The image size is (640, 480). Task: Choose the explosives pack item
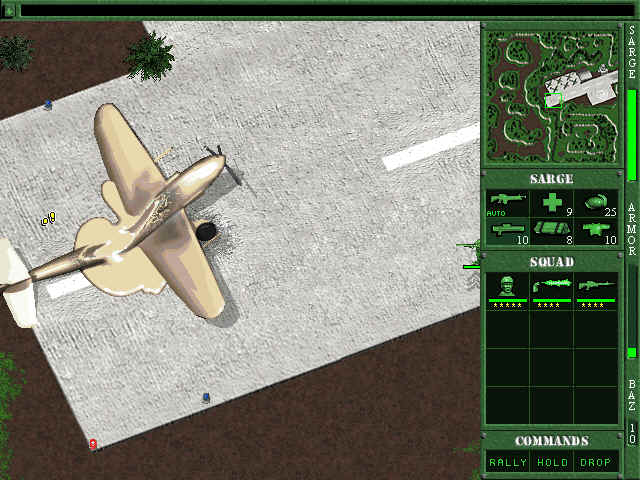pyautogui.click(x=551, y=233)
